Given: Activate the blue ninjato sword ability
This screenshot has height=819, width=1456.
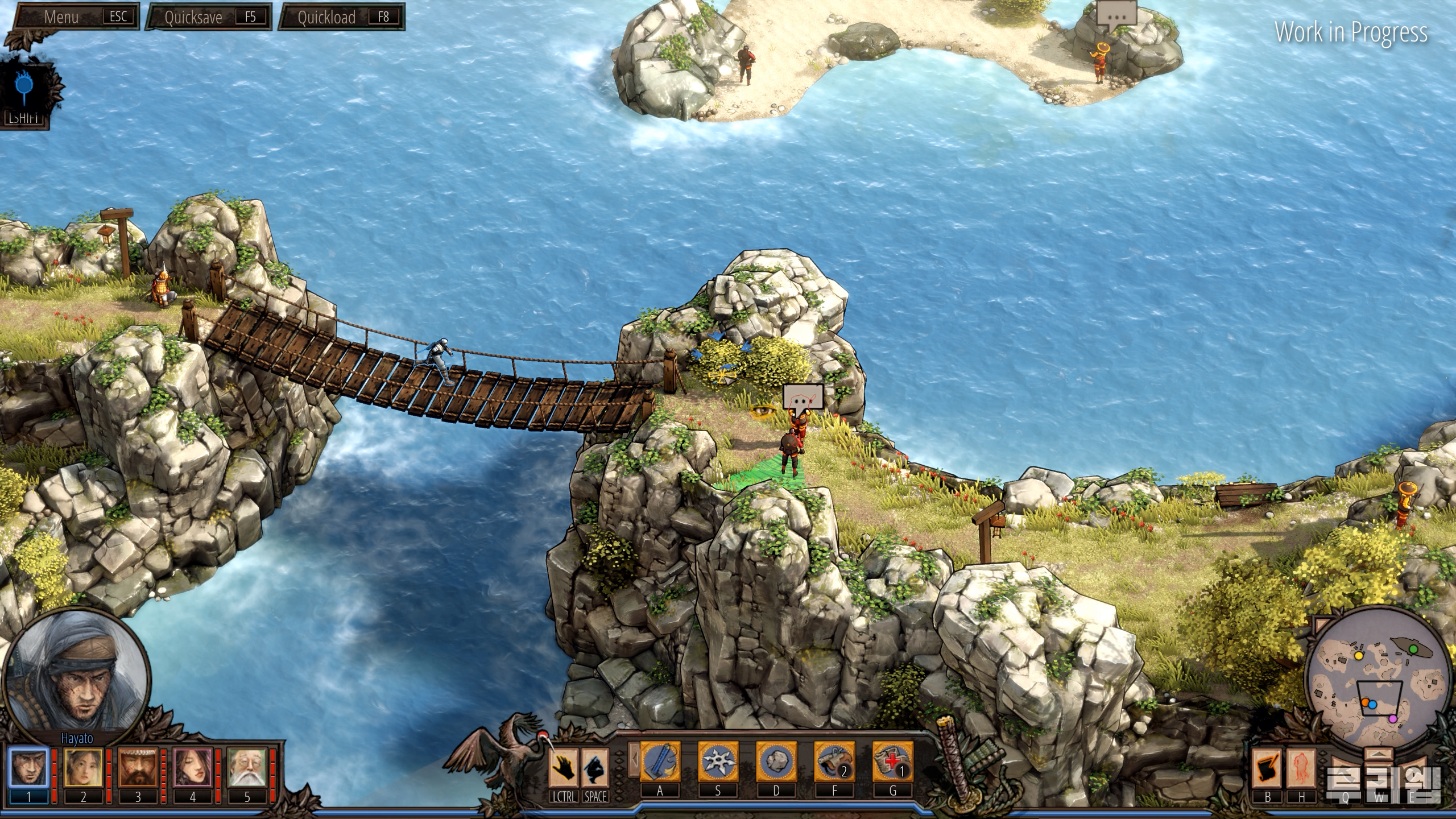Looking at the screenshot, I should pos(660,762).
